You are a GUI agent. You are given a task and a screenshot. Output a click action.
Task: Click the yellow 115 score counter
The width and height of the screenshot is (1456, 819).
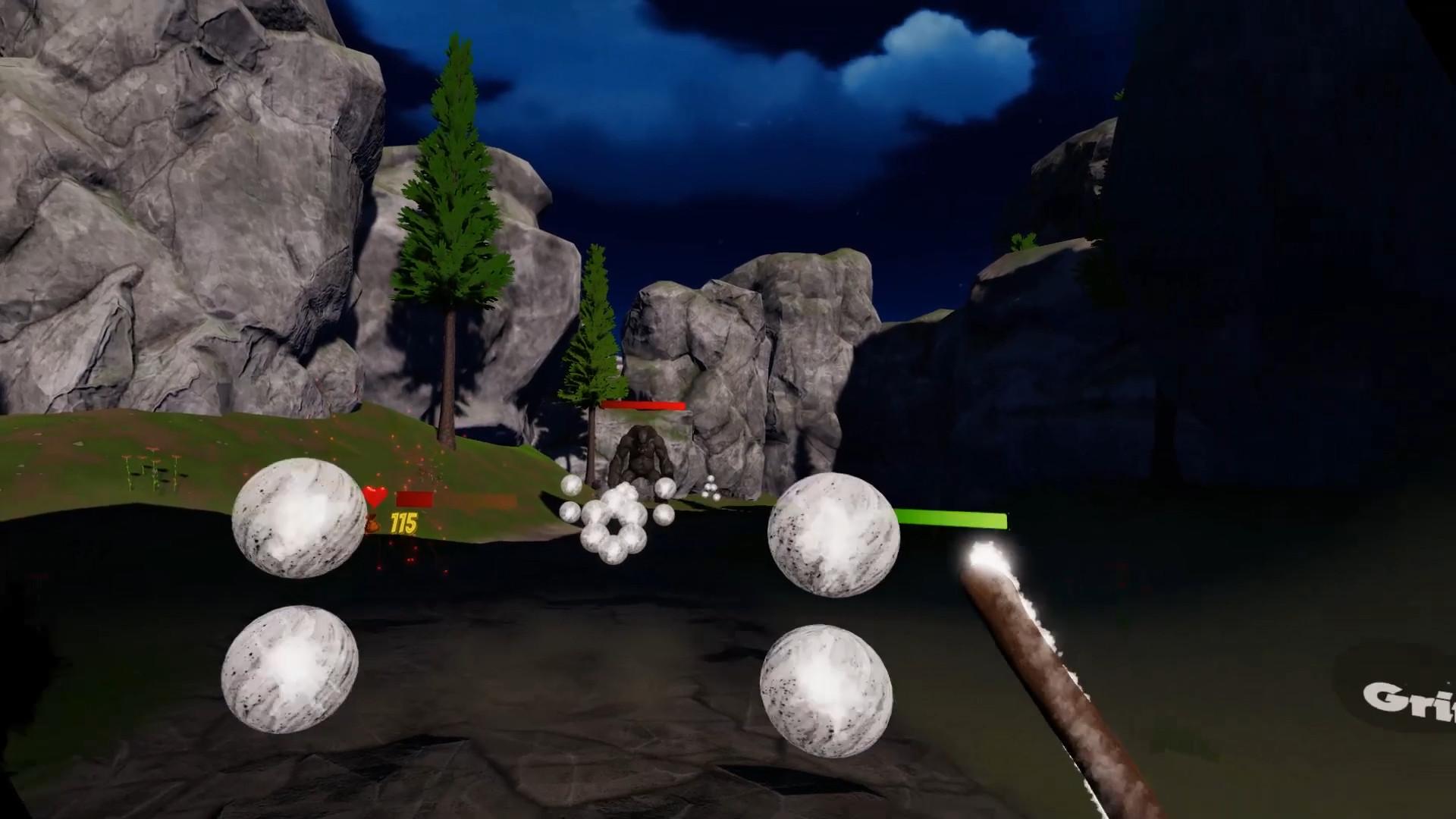(403, 522)
